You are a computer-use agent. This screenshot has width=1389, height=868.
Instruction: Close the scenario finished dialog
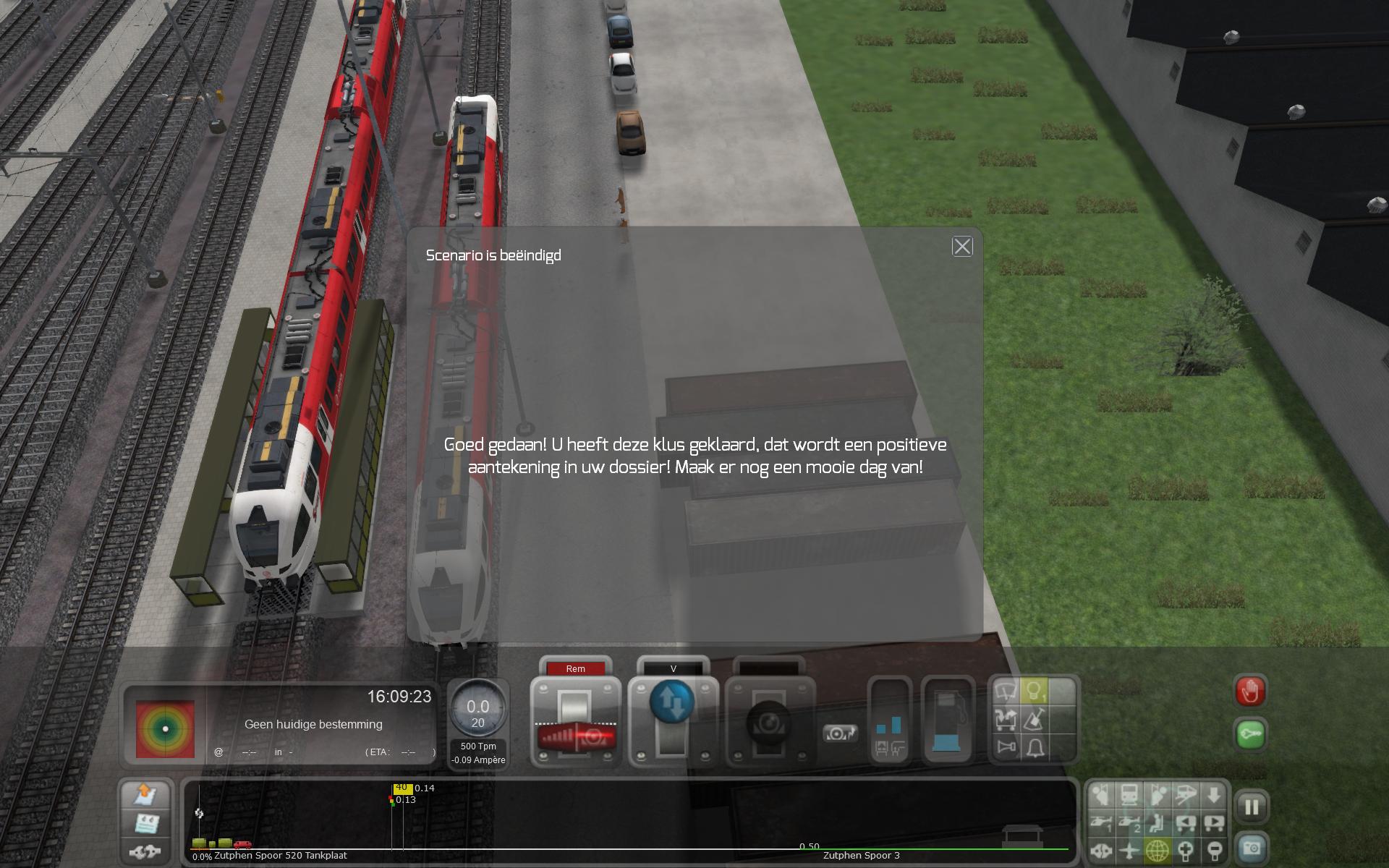pyautogui.click(x=962, y=247)
